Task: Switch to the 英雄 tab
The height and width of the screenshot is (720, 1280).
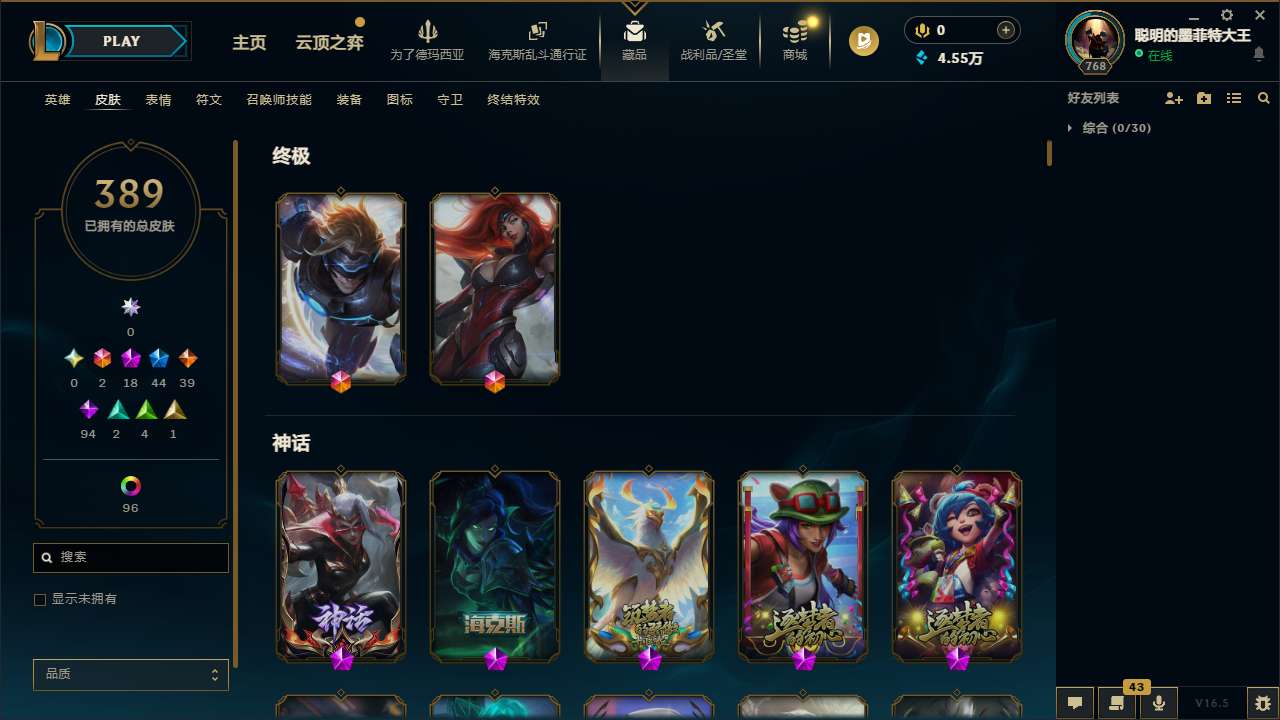Action: tap(57, 100)
